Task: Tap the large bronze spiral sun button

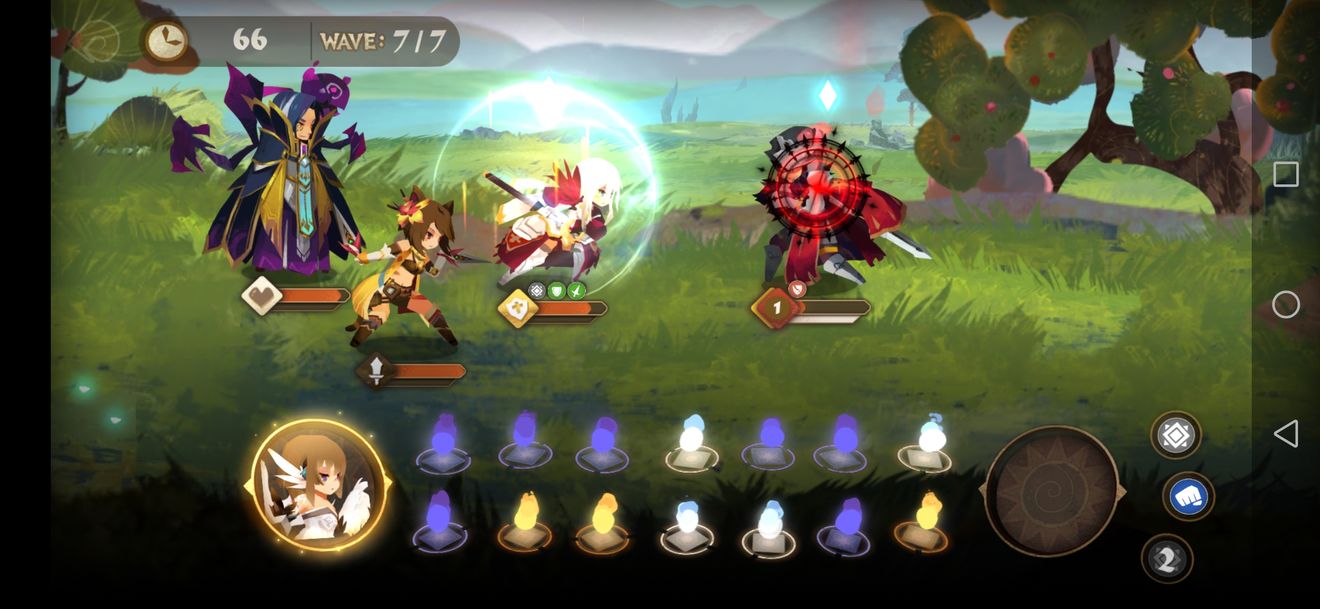Action: click(x=1052, y=491)
